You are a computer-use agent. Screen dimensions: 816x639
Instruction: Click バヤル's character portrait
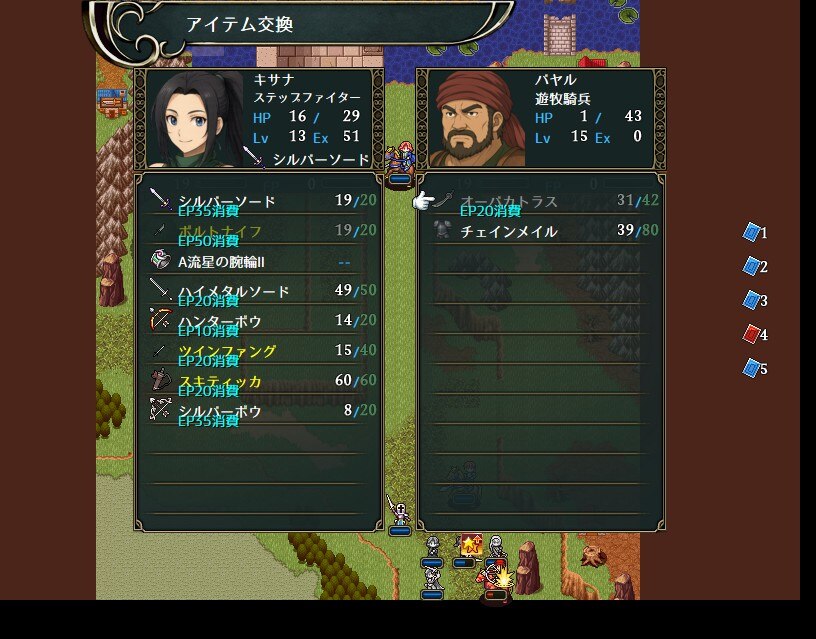point(477,119)
